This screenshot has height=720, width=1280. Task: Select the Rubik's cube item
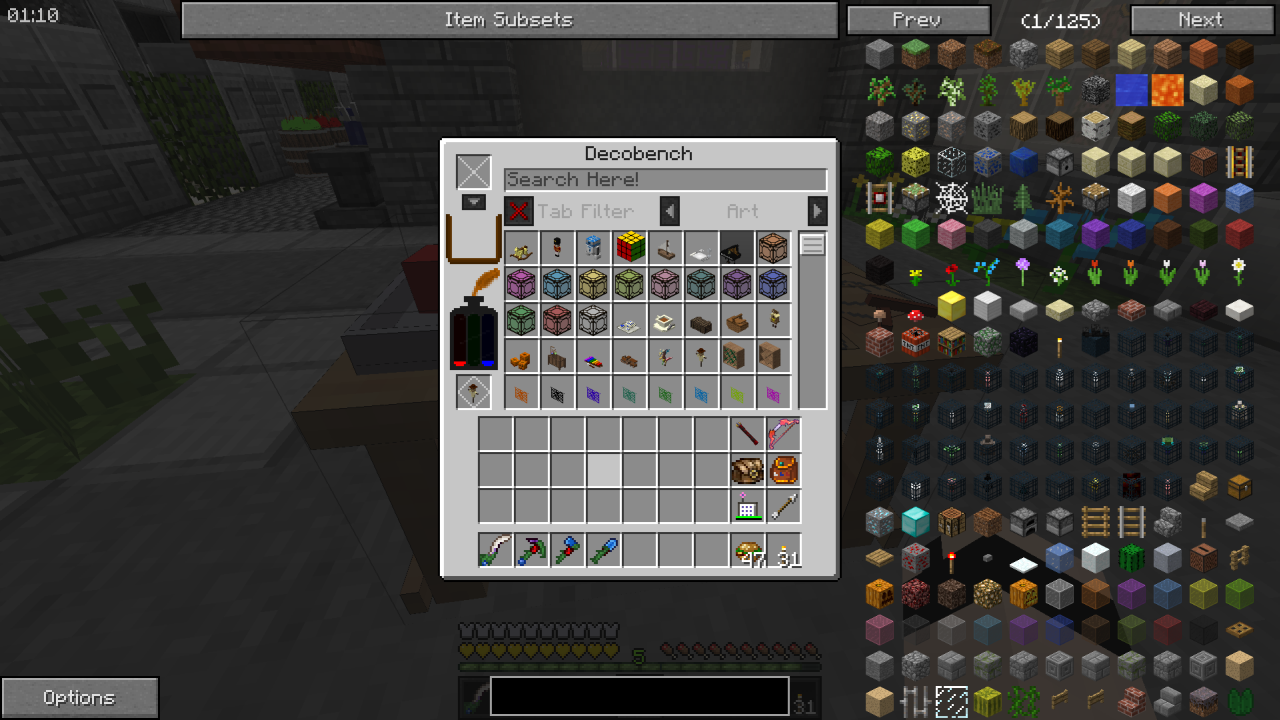630,247
